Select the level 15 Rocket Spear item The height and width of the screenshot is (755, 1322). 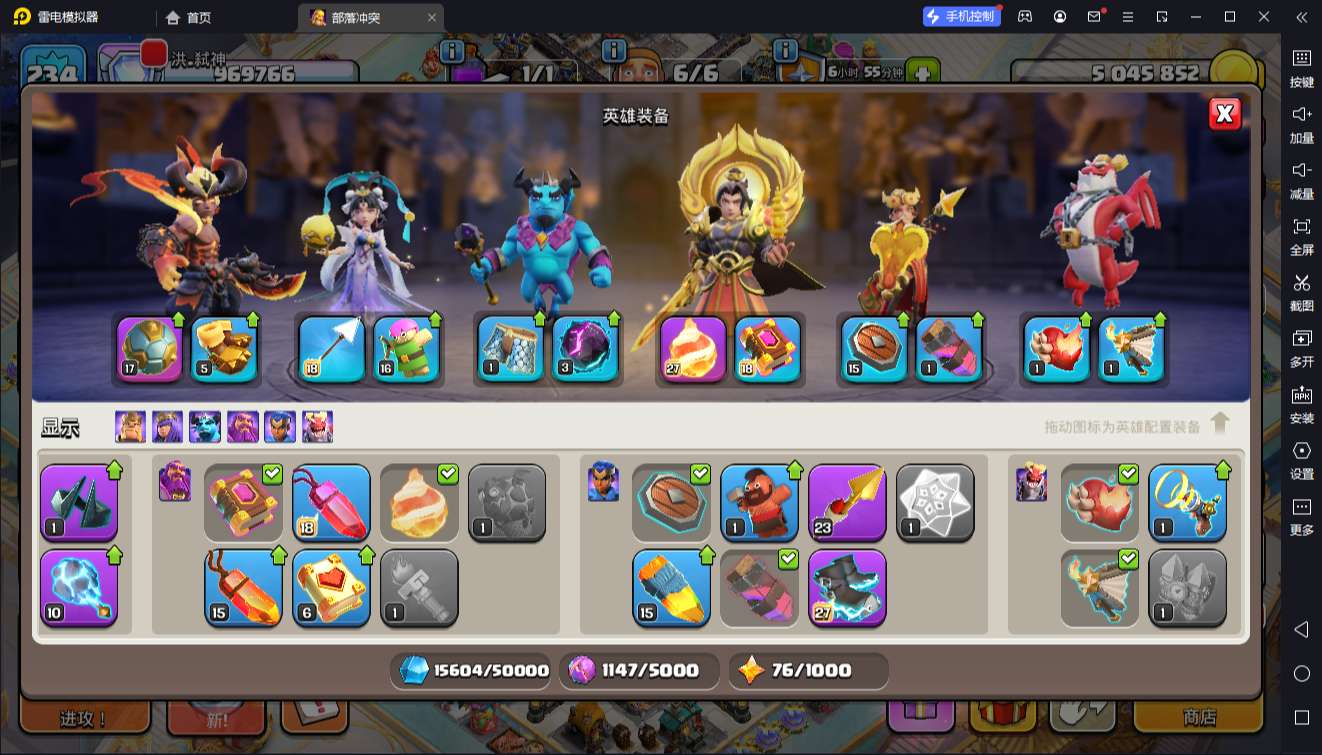pyautogui.click(x=671, y=586)
